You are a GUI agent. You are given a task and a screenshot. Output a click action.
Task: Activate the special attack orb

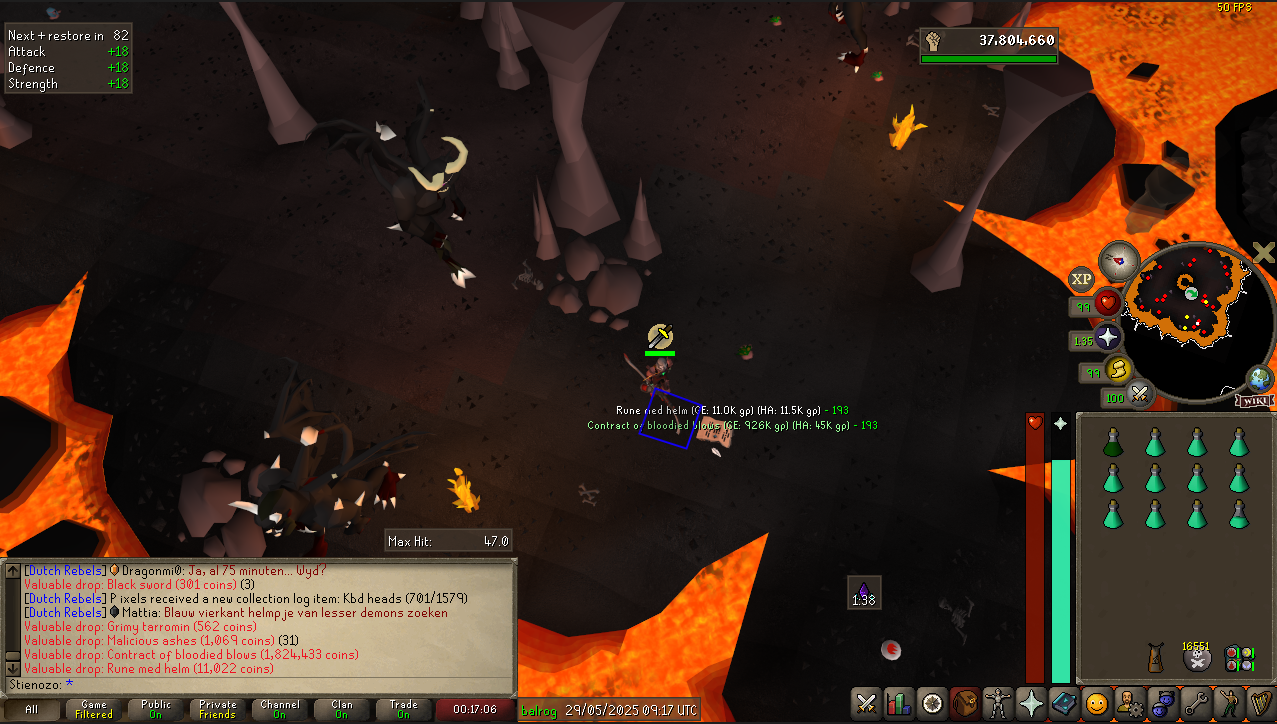click(1137, 393)
